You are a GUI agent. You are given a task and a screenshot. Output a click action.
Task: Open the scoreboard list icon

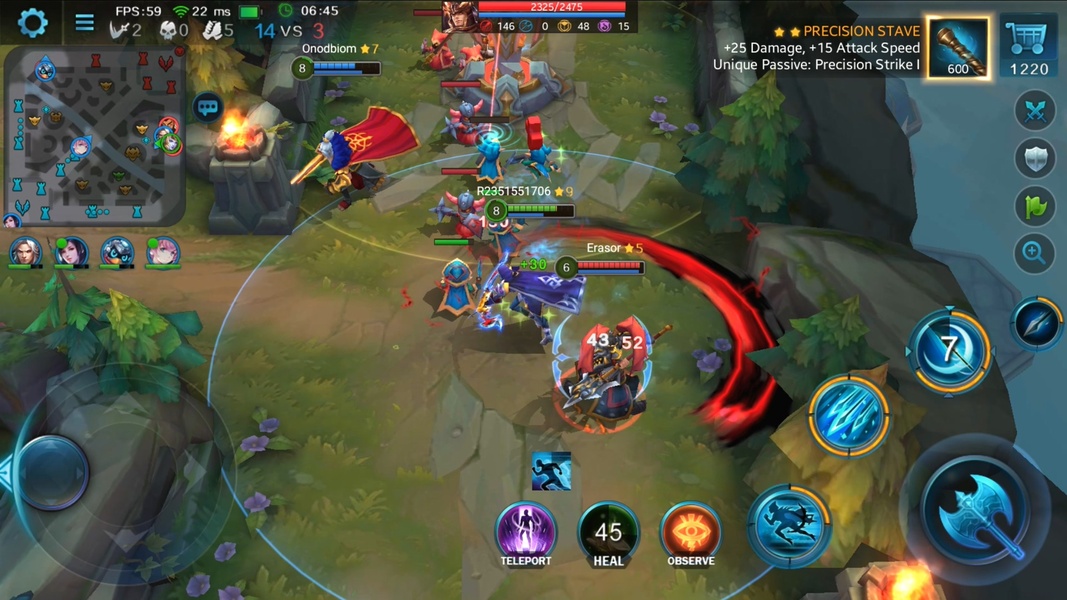coord(85,22)
